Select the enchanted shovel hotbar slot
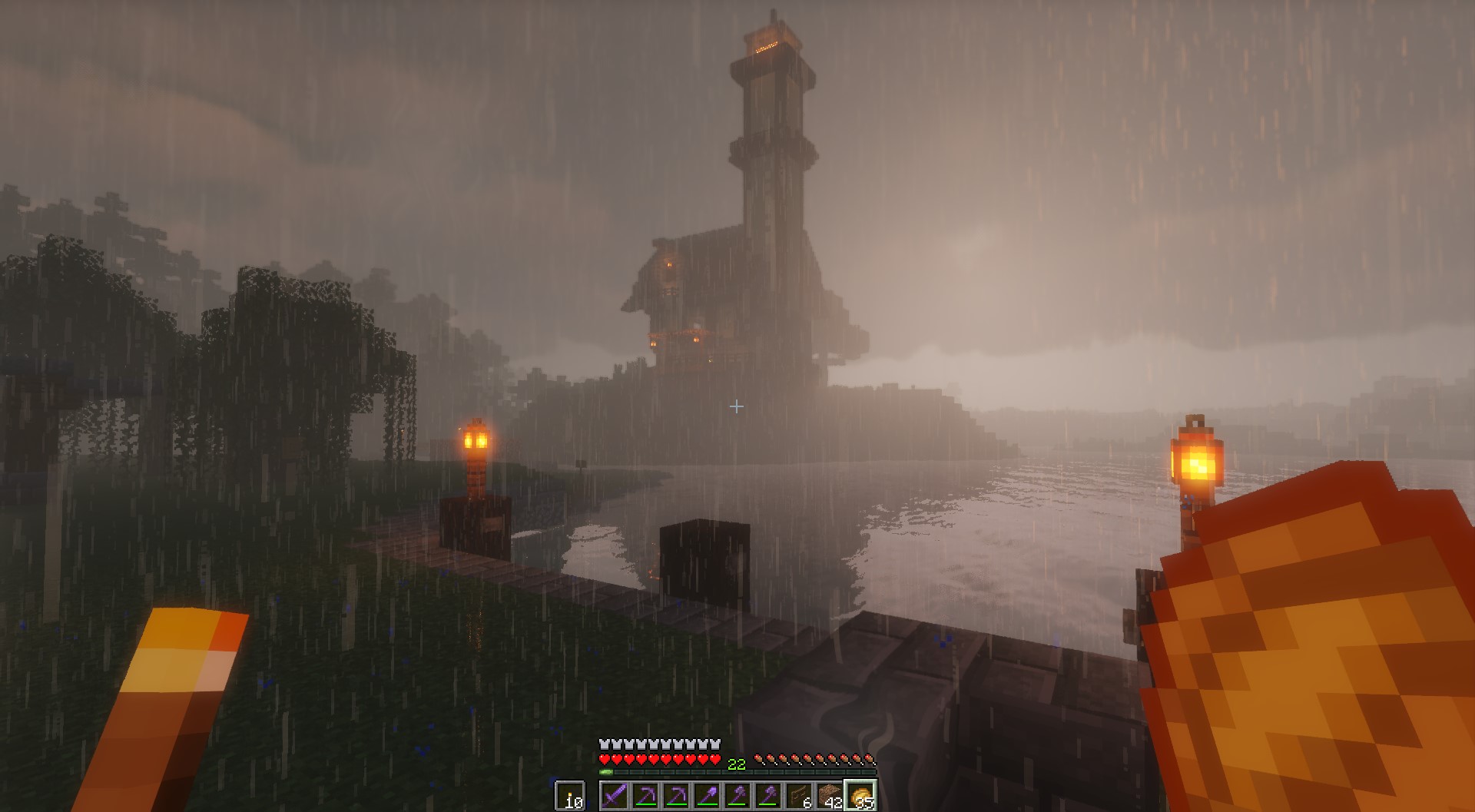This screenshot has height=812, width=1475. [707, 796]
